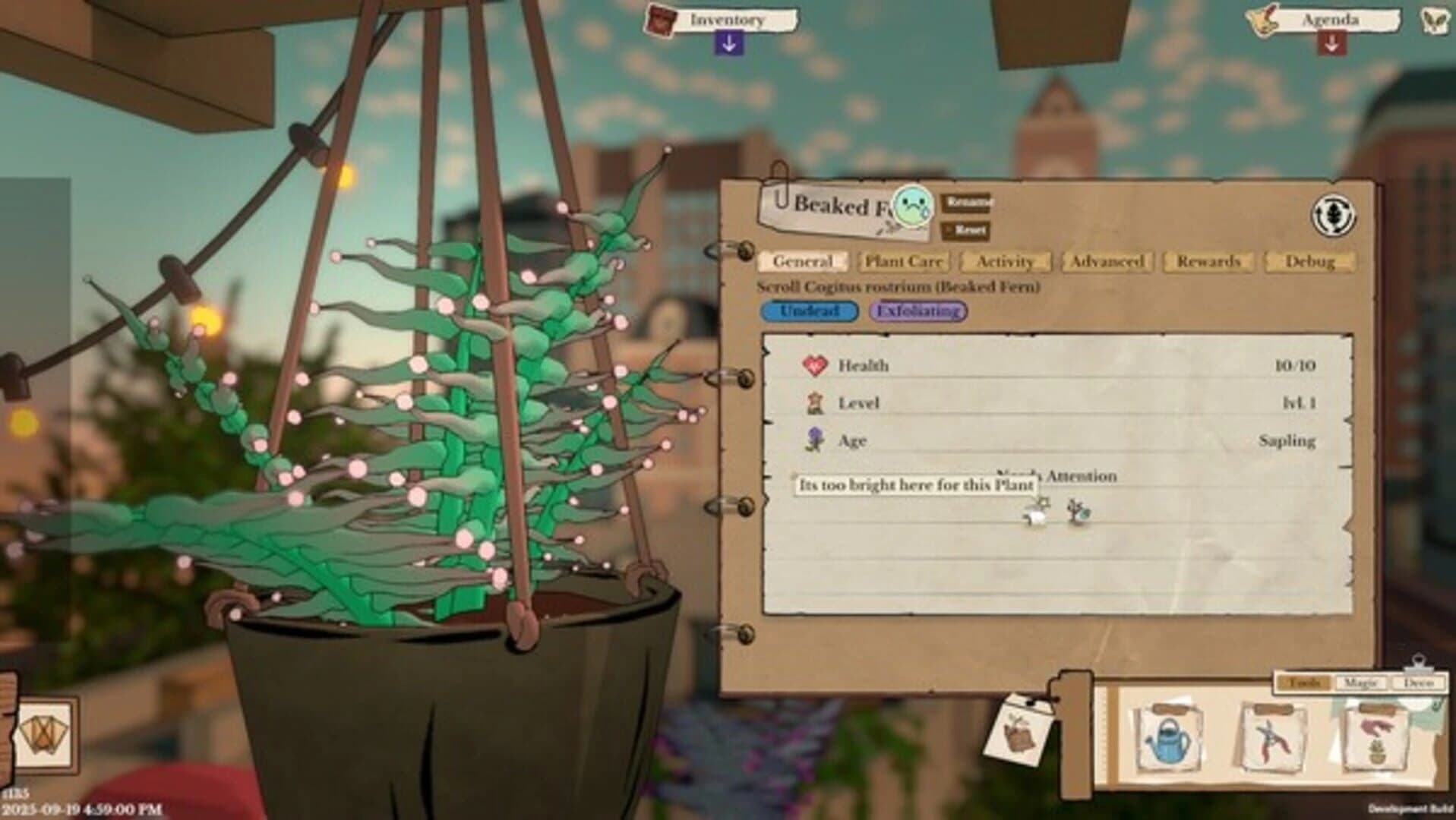Expand the Inventory panel with its down arrow
Image resolution: width=1456 pixels, height=820 pixels.
[x=728, y=44]
